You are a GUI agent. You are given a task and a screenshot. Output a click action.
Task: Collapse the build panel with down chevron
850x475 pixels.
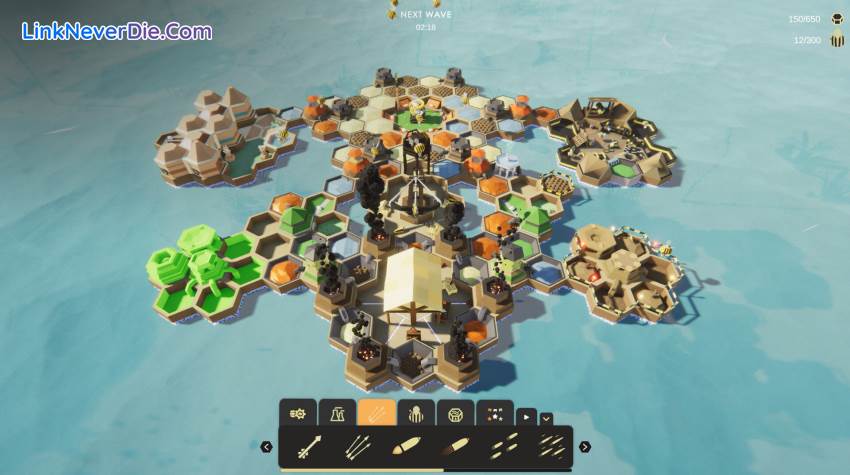(x=546, y=418)
